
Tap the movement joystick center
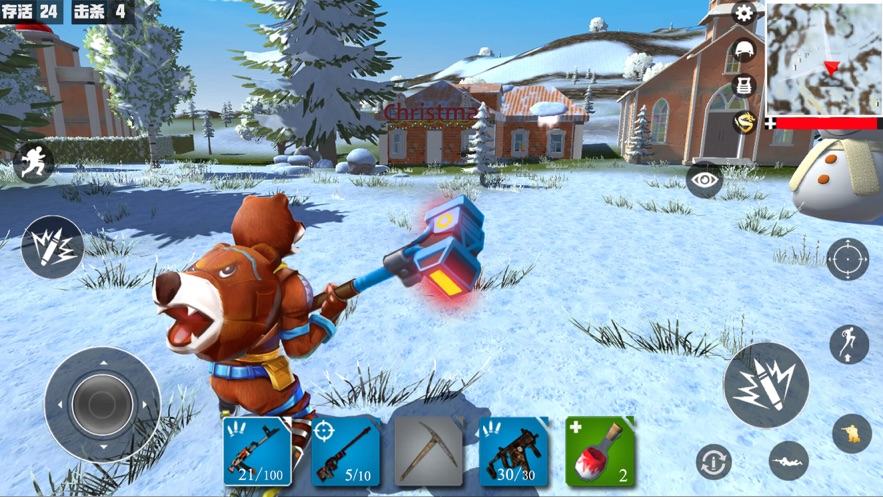coord(102,404)
